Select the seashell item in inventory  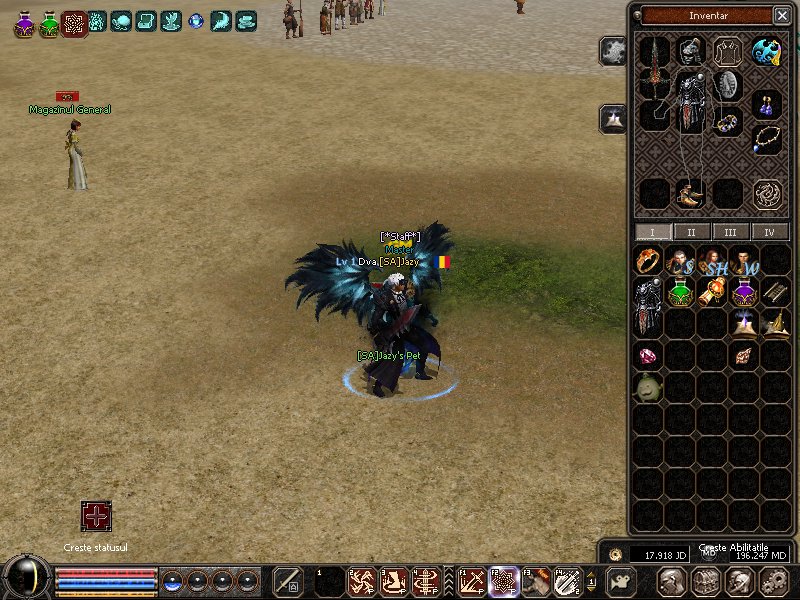pos(743,356)
